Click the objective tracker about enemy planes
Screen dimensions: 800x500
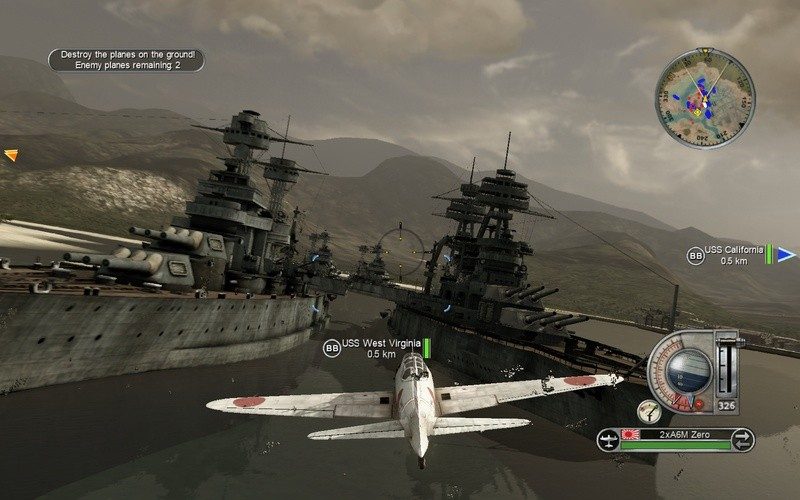pos(125,60)
